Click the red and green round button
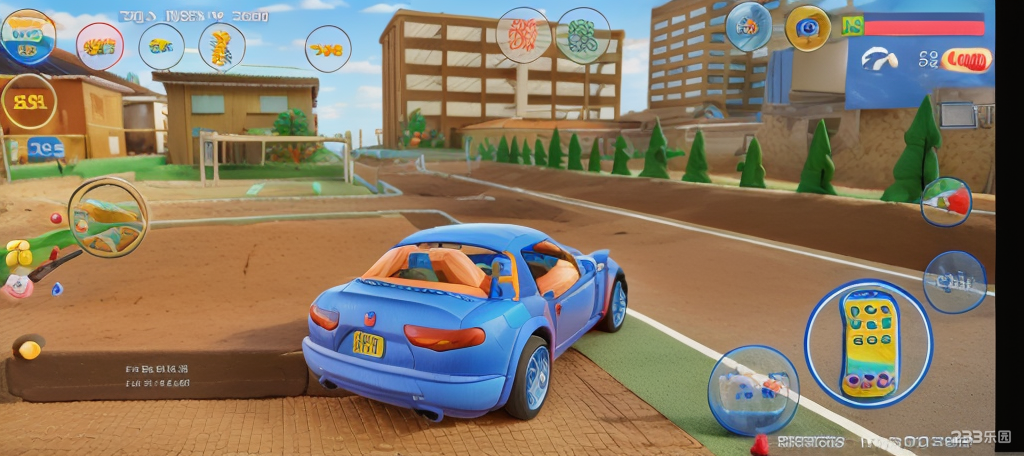1024x456 pixels. pyautogui.click(x=945, y=201)
